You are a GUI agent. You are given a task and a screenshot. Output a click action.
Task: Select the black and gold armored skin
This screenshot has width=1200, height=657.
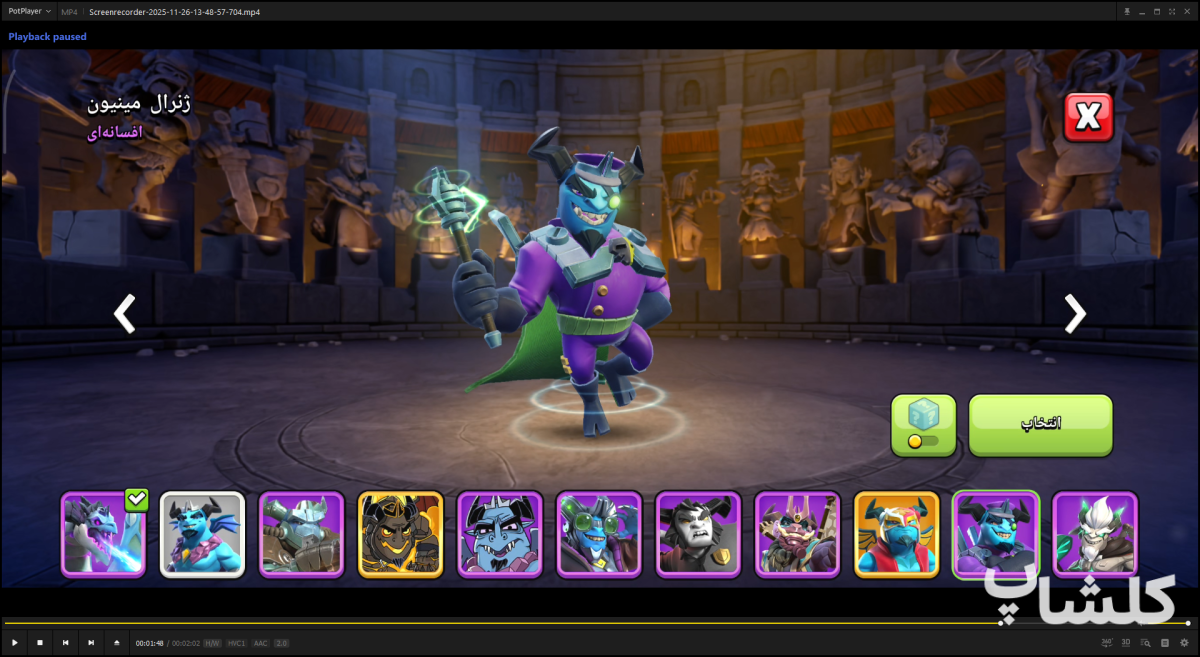(400, 535)
